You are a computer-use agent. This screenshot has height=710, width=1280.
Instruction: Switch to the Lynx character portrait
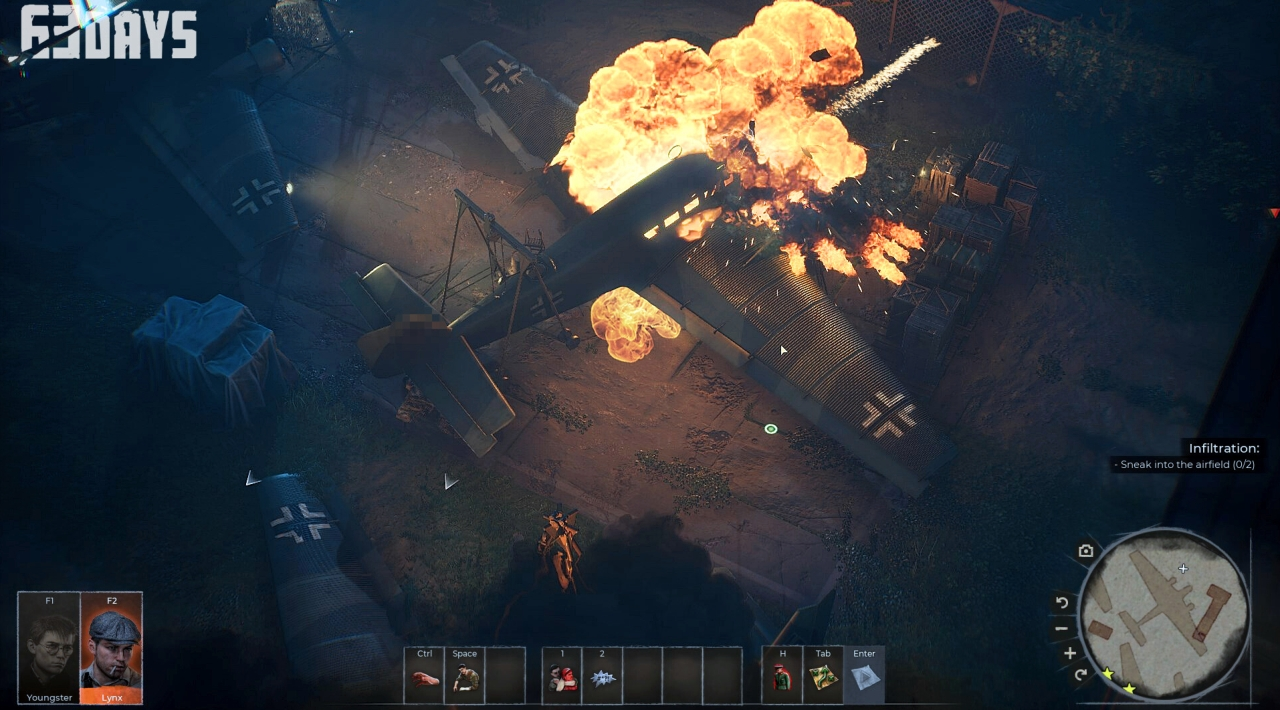111,647
